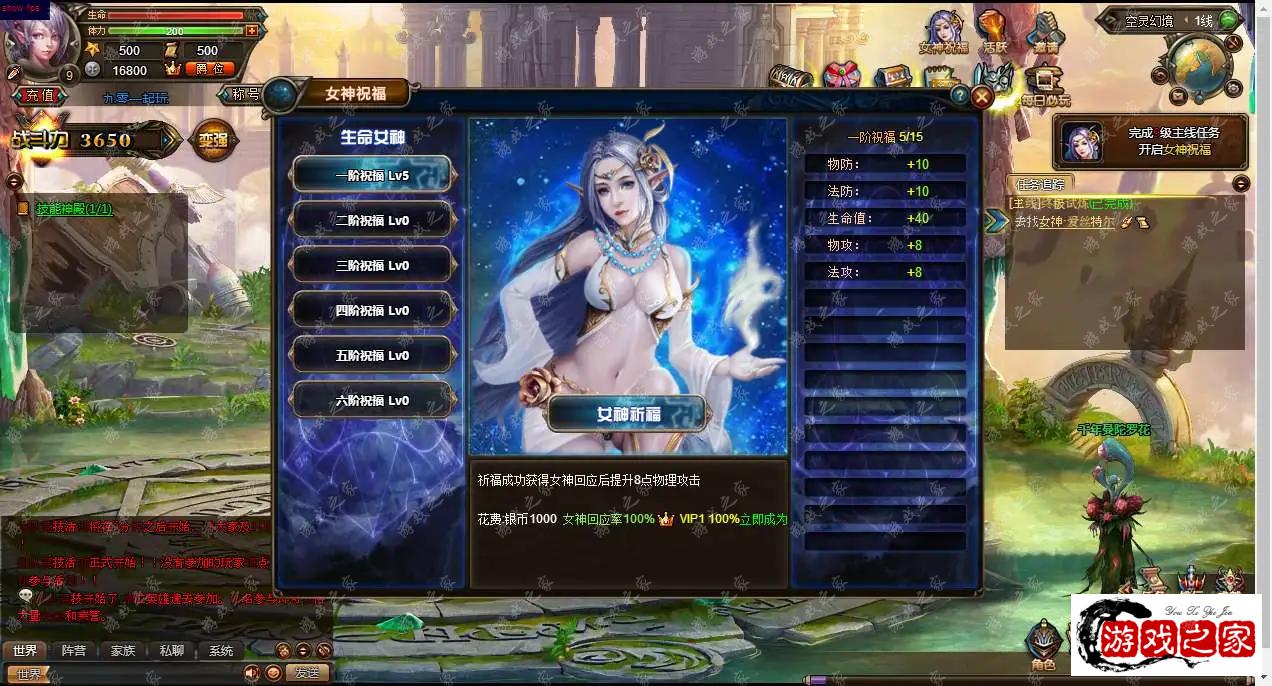Screen dimensions: 1272x686
Task: Open the 角色 character icon
Action: pyautogui.click(x=1043, y=646)
